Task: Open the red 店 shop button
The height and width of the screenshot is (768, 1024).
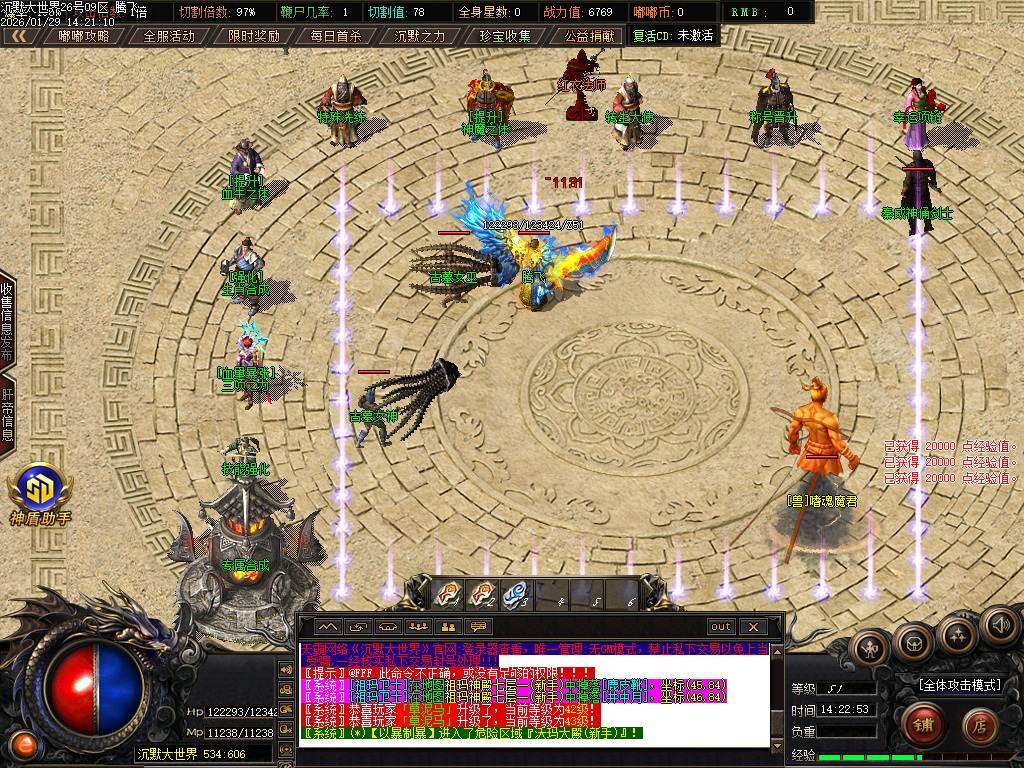Action: pos(979,724)
